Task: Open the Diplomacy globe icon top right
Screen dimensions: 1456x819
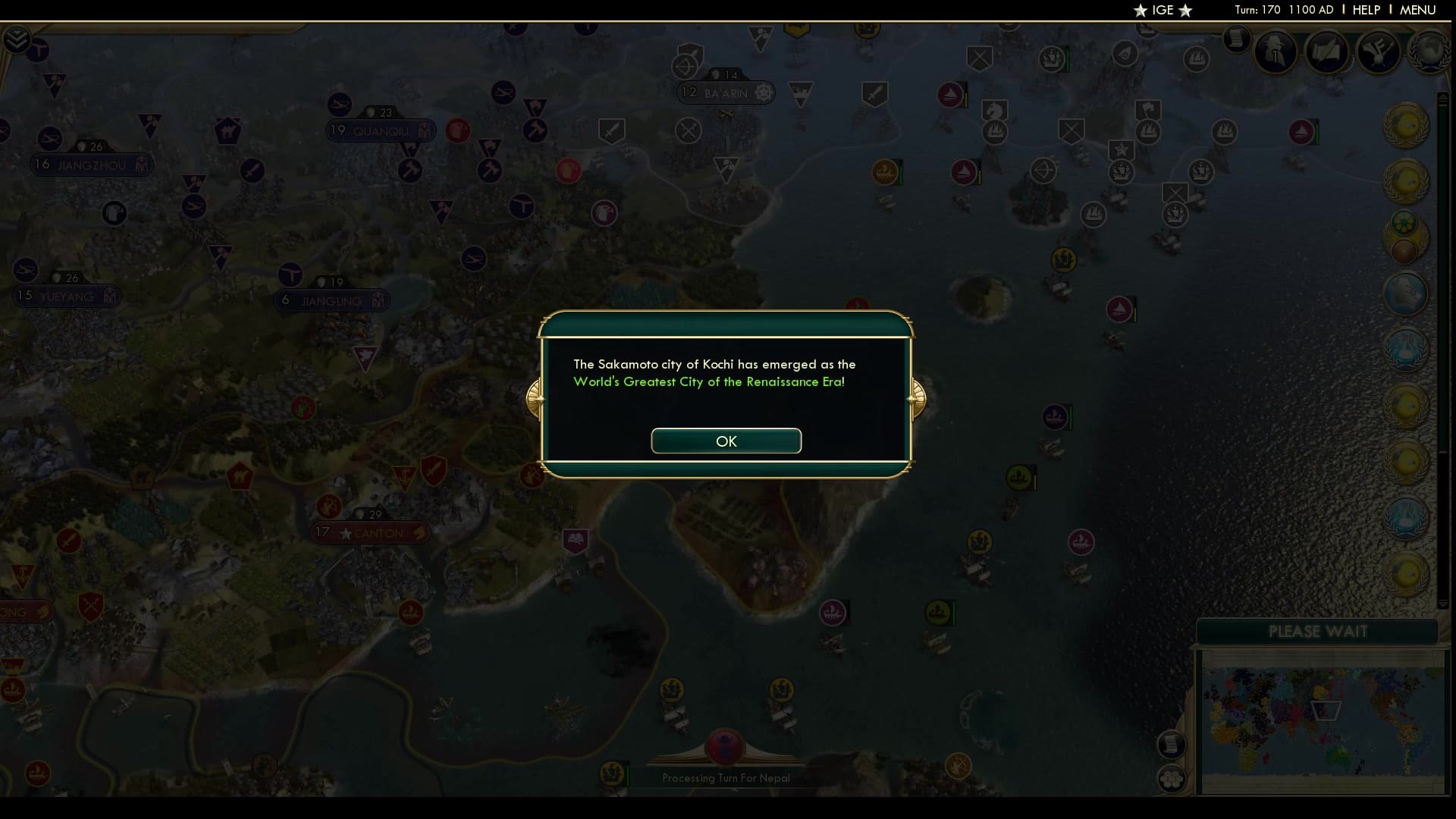Action: pyautogui.click(x=1427, y=53)
